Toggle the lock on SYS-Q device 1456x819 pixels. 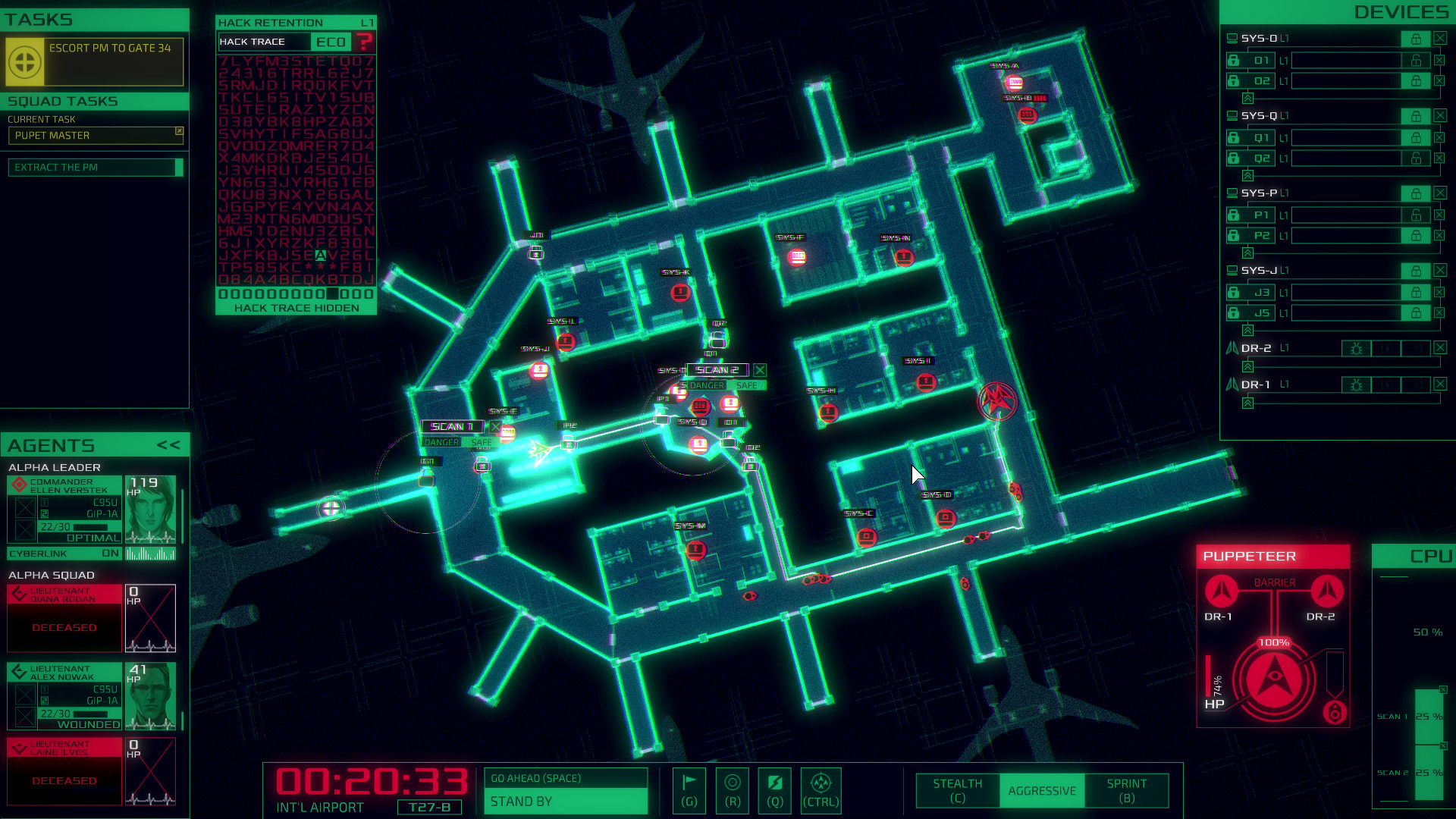pos(1417,115)
